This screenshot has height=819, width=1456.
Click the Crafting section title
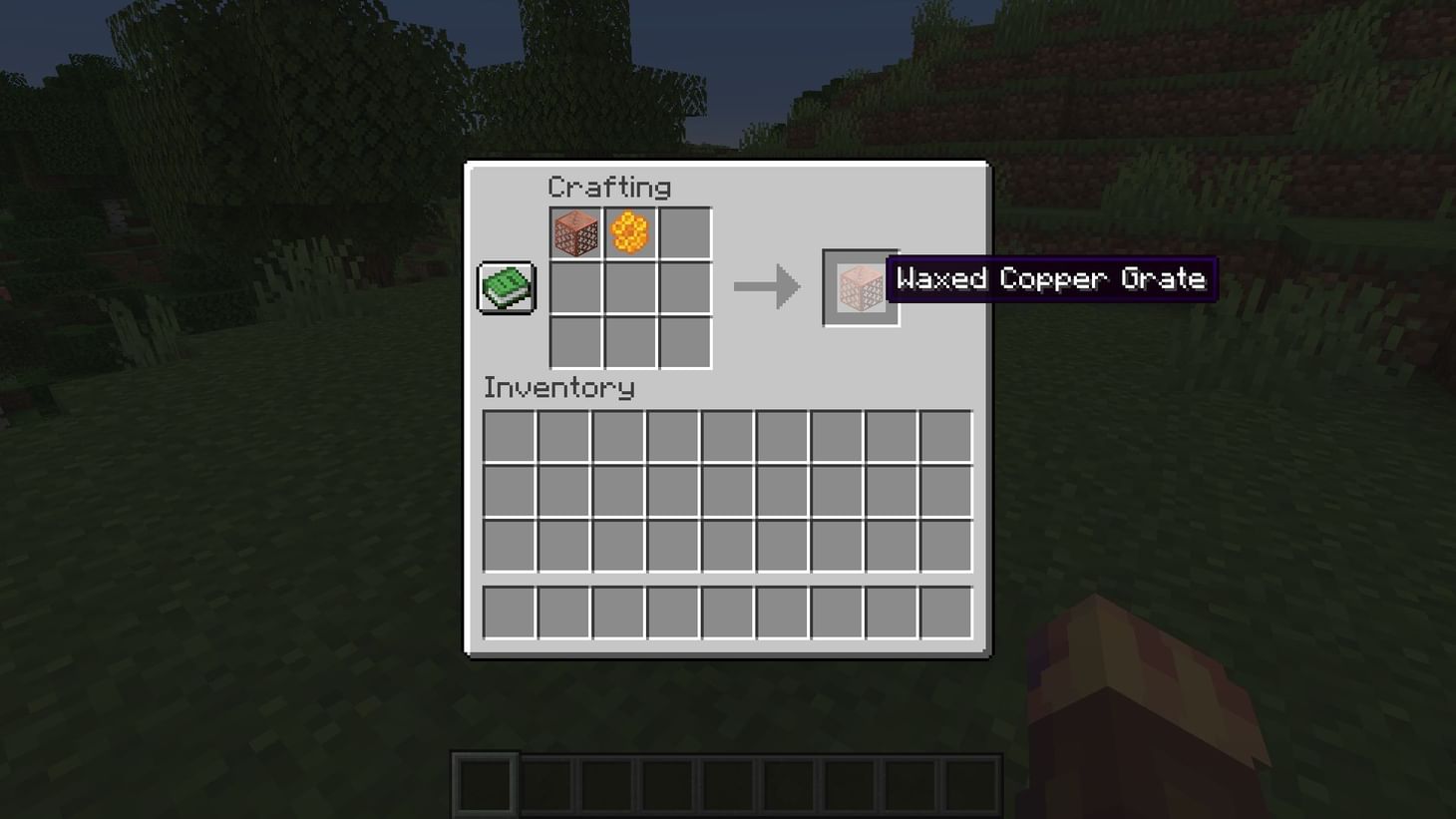609,188
